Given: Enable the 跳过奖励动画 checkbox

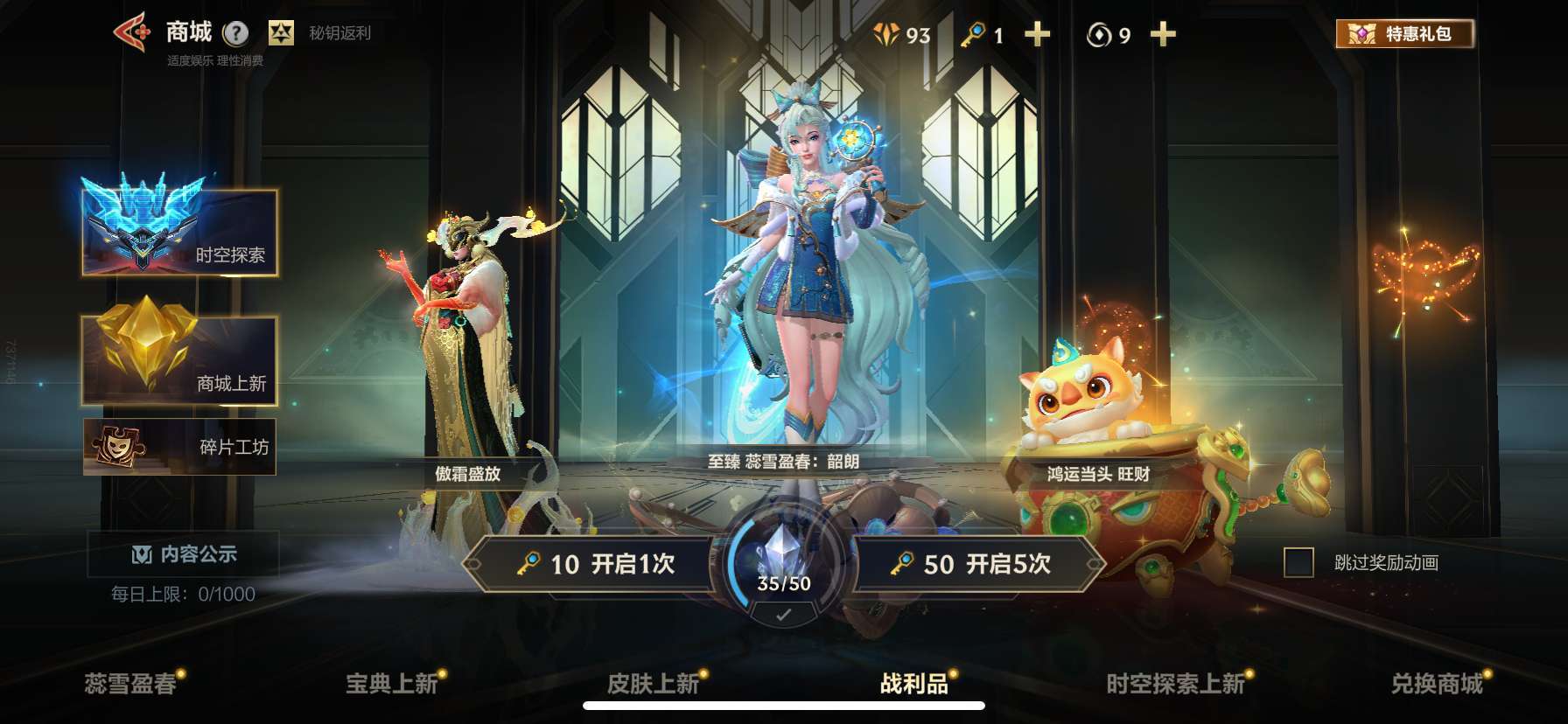Looking at the screenshot, I should (1298, 564).
